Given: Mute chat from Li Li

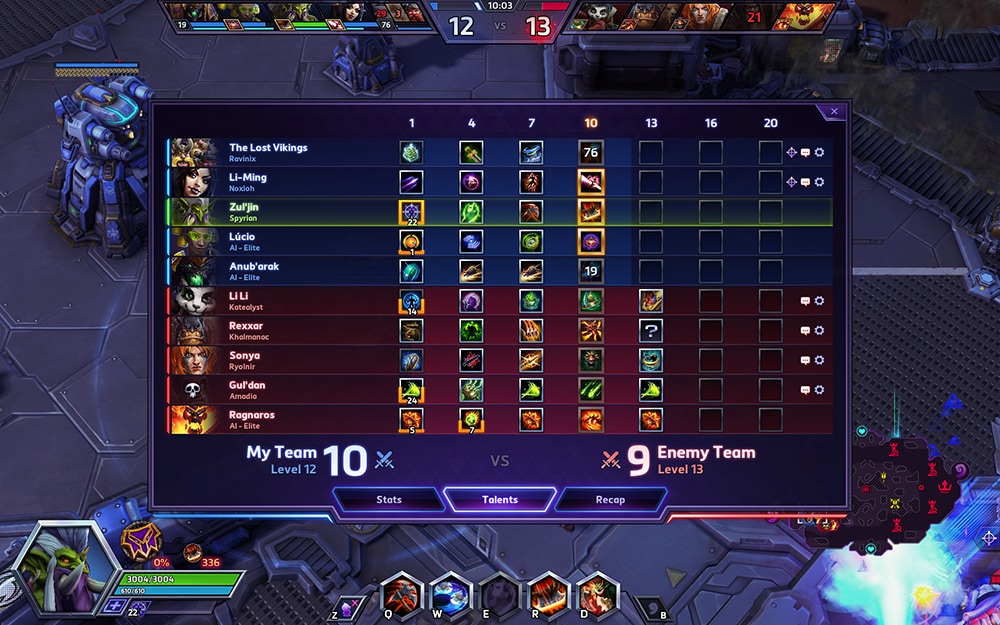Looking at the screenshot, I should (x=805, y=301).
